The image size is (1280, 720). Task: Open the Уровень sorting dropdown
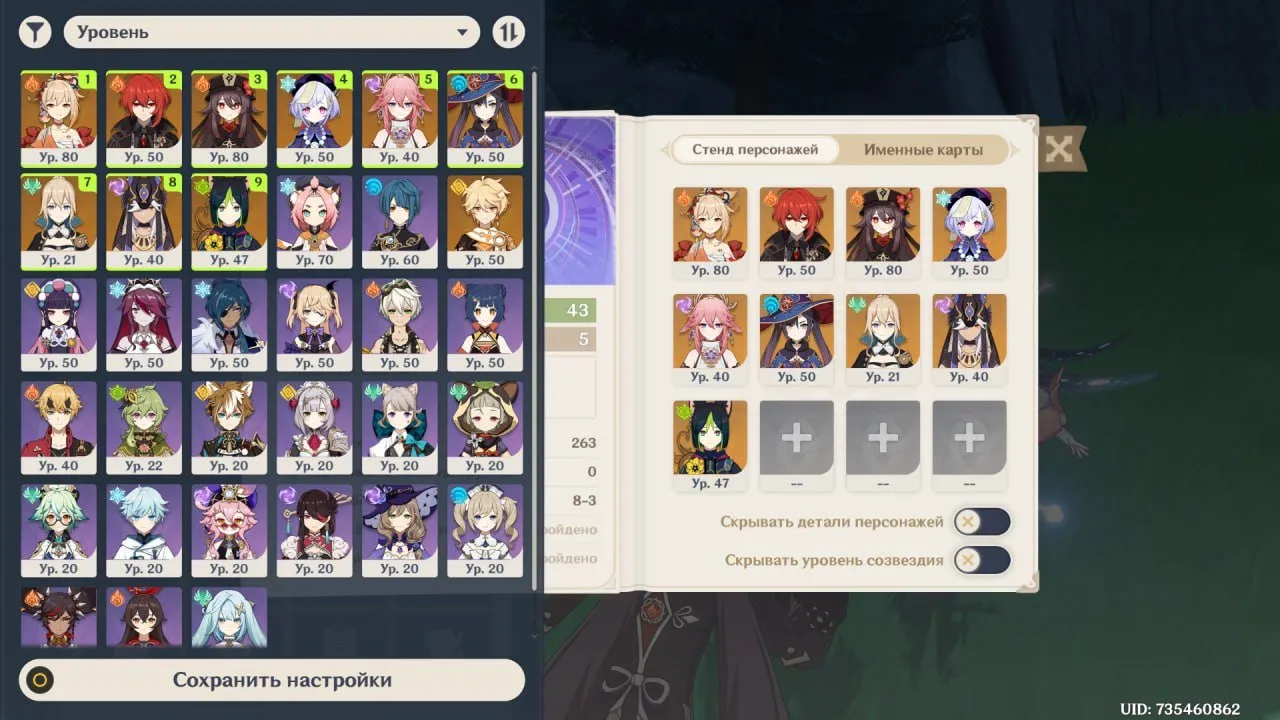point(270,31)
